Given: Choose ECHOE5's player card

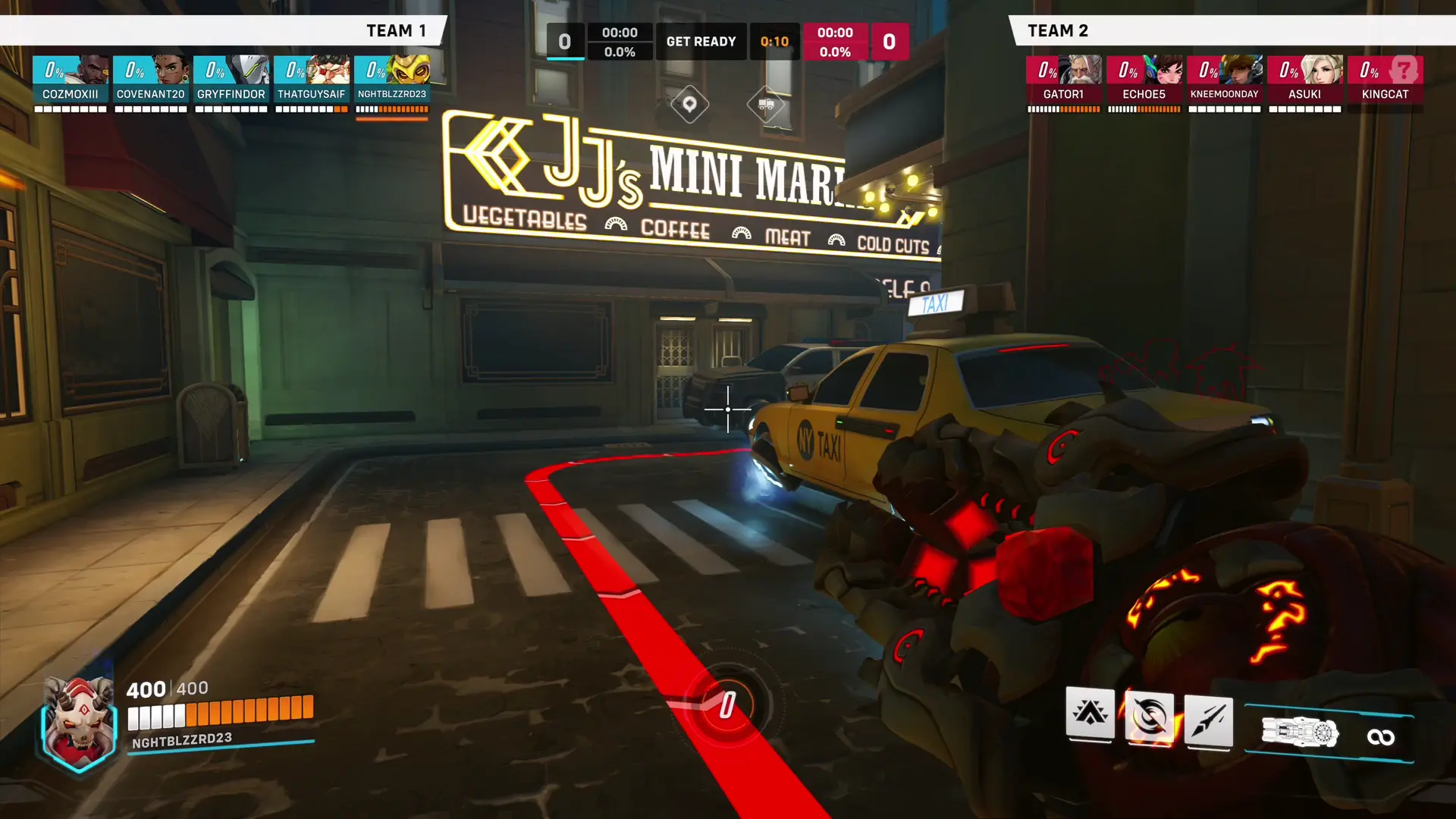Looking at the screenshot, I should [1144, 79].
